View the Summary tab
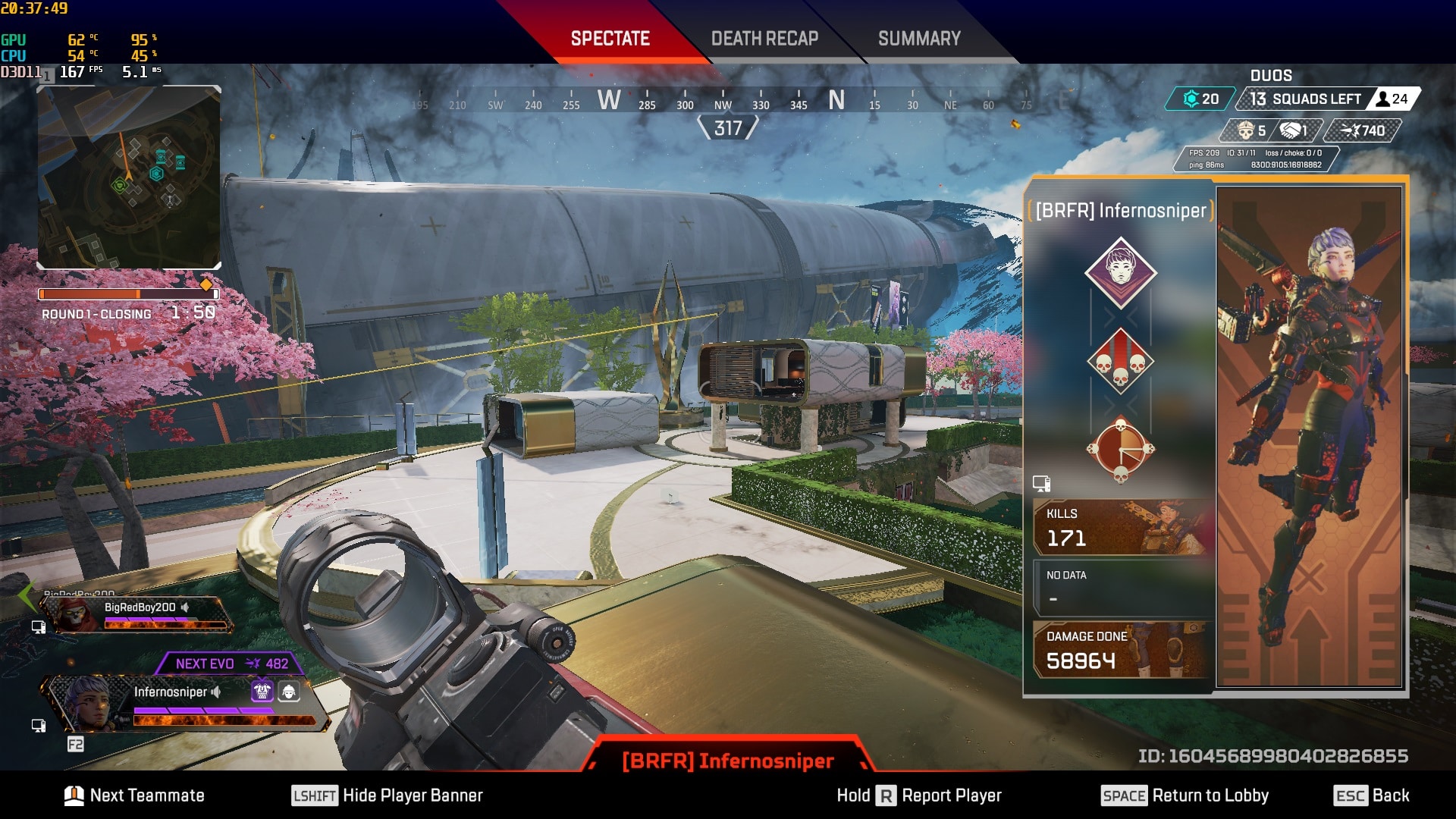1456x819 pixels. click(919, 39)
